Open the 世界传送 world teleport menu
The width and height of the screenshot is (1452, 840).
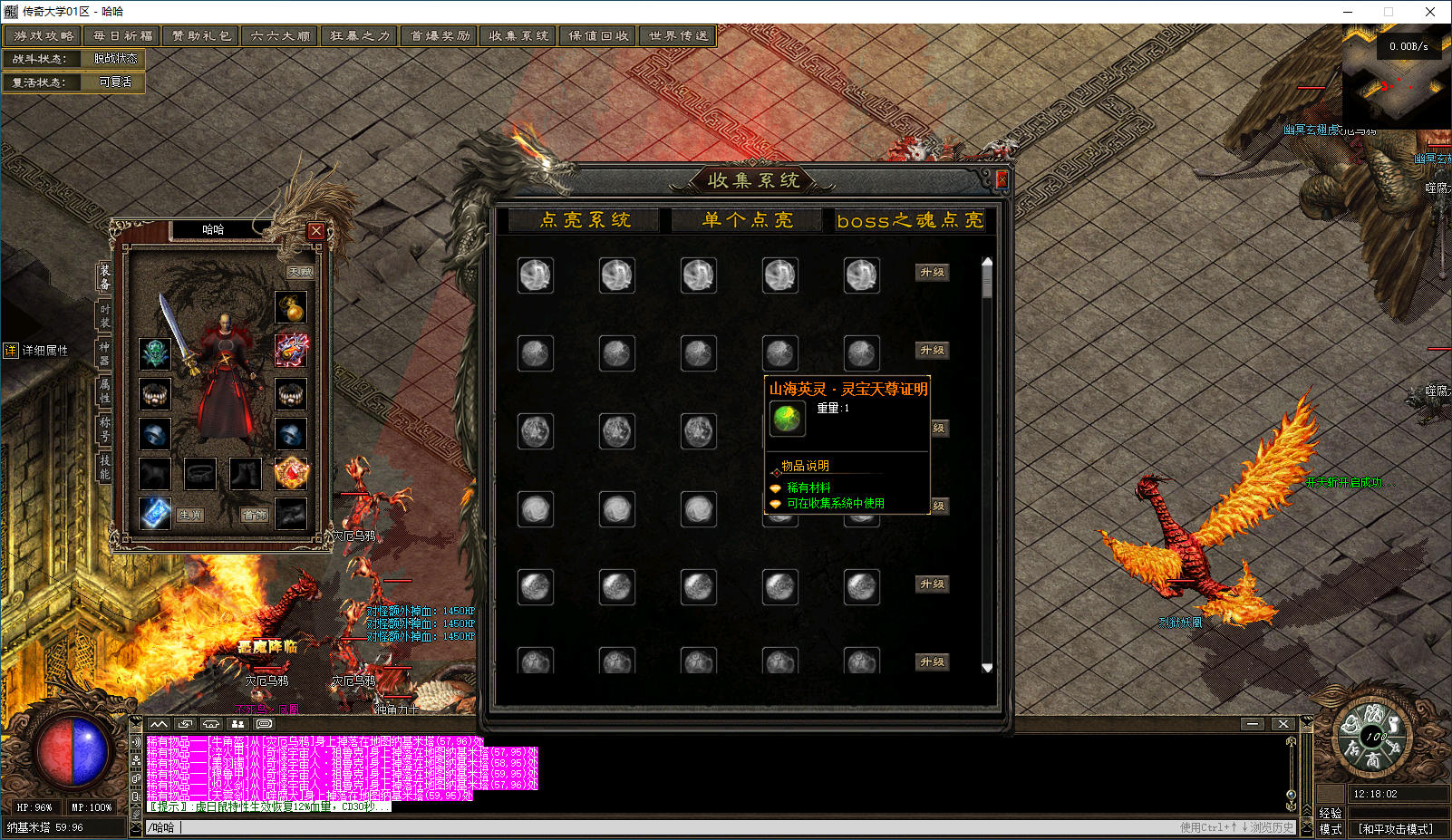[678, 36]
